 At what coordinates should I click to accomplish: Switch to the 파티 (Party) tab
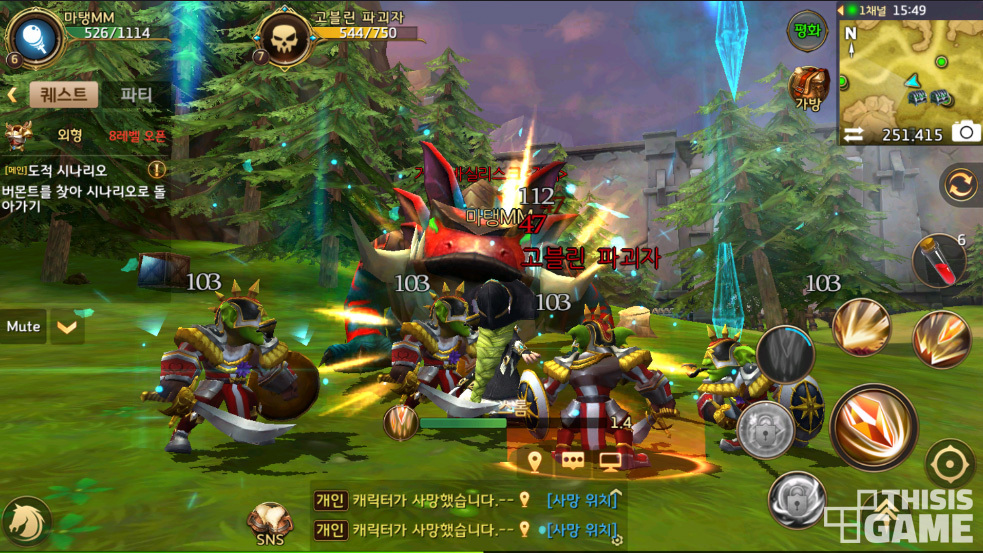click(x=136, y=95)
